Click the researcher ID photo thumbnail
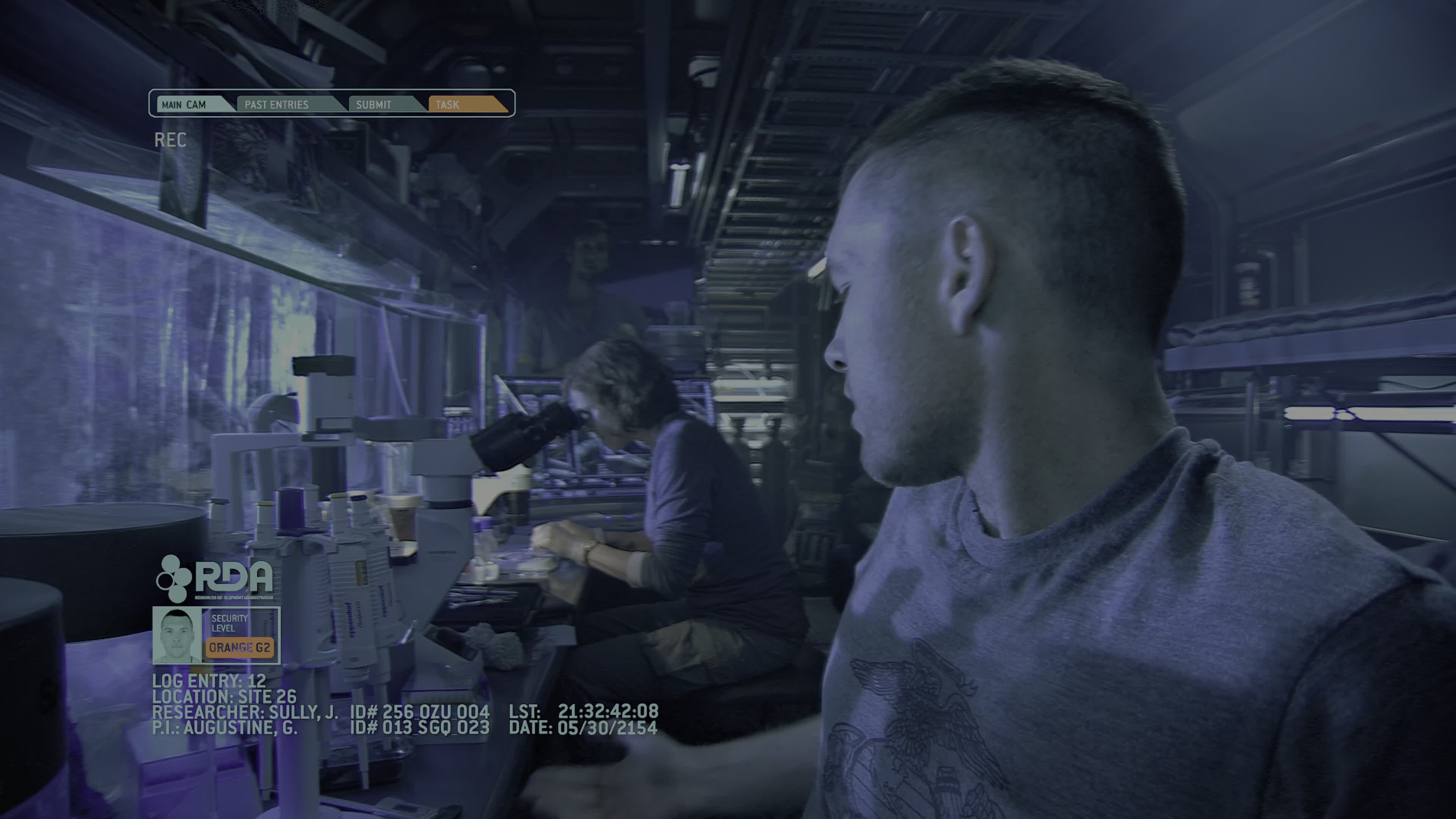This screenshot has height=819, width=1456. 177,635
